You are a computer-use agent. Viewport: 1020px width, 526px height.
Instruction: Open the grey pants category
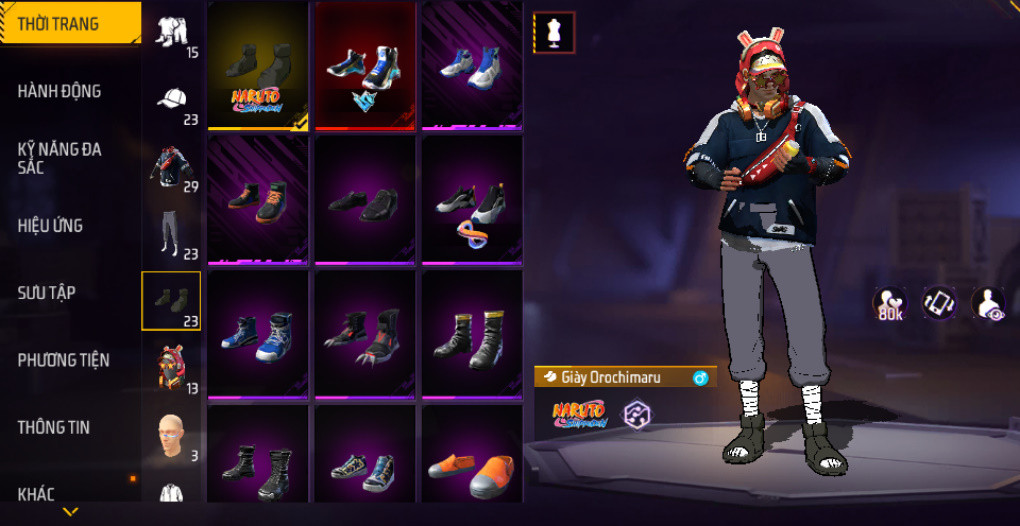[x=172, y=234]
